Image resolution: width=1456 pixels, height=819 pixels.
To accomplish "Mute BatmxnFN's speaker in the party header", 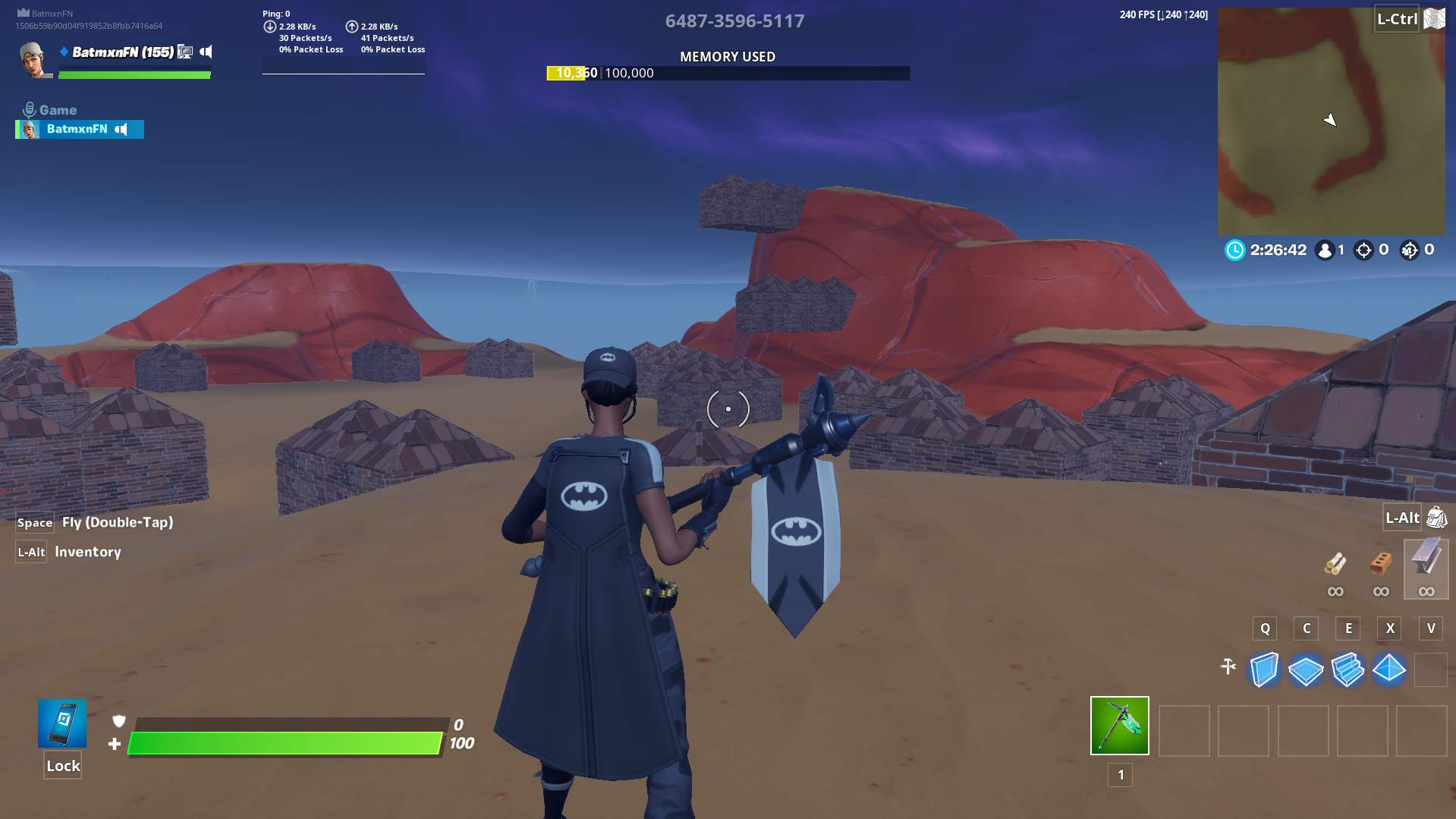I will click(x=205, y=53).
